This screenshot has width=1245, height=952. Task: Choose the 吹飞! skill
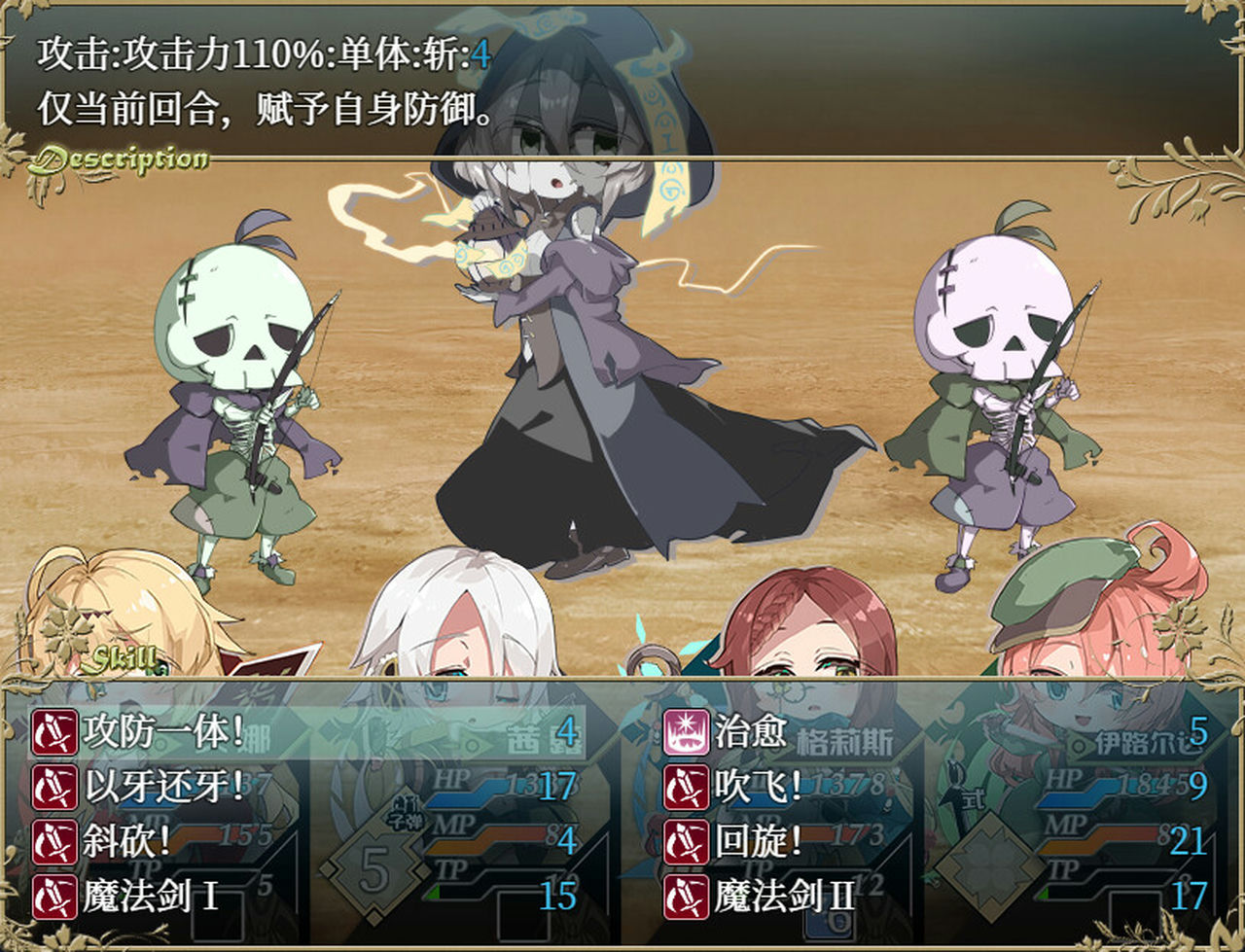[x=759, y=786]
